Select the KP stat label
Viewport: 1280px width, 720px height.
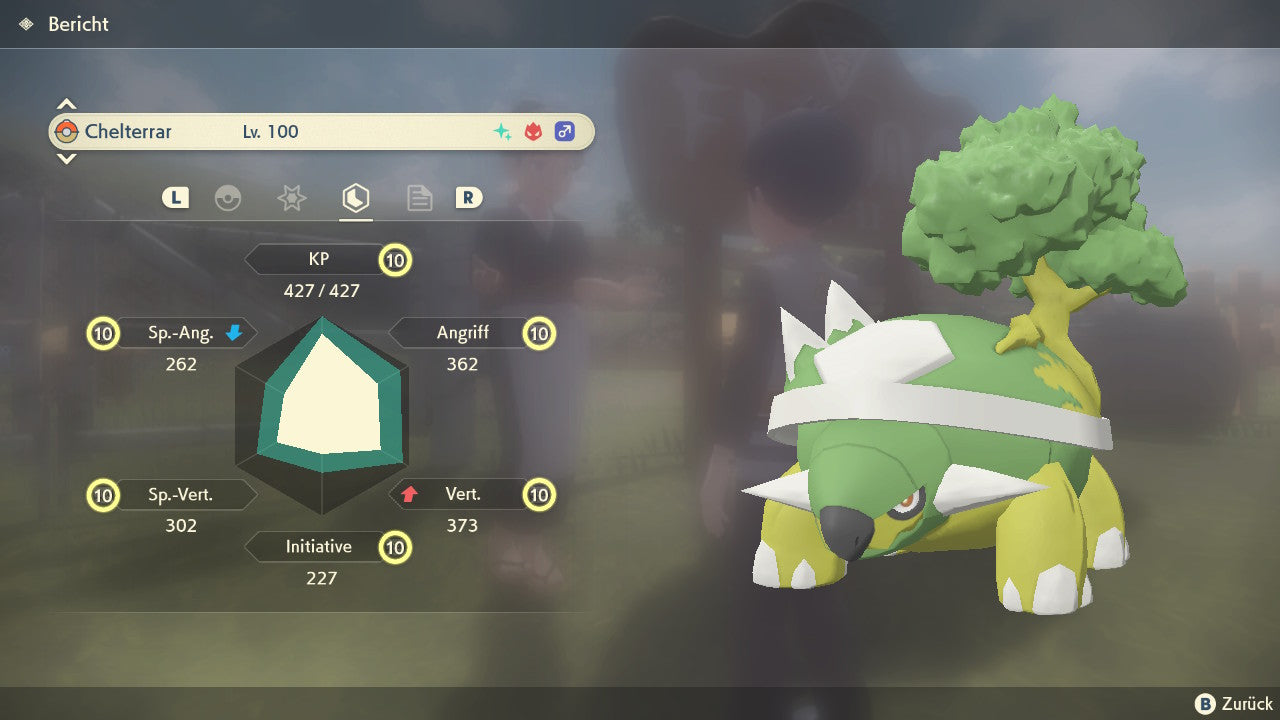click(319, 260)
